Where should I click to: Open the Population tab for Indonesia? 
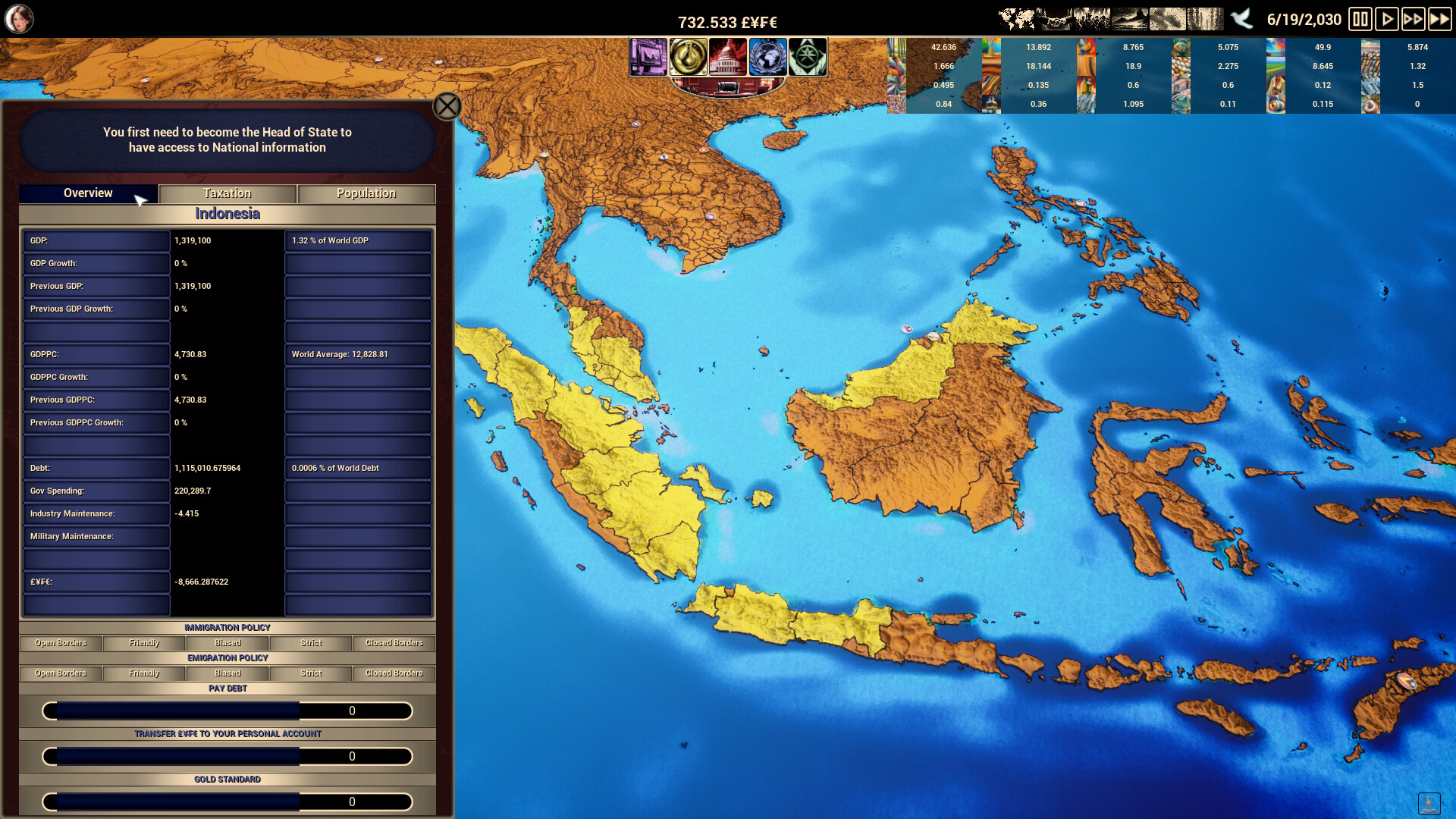point(366,193)
